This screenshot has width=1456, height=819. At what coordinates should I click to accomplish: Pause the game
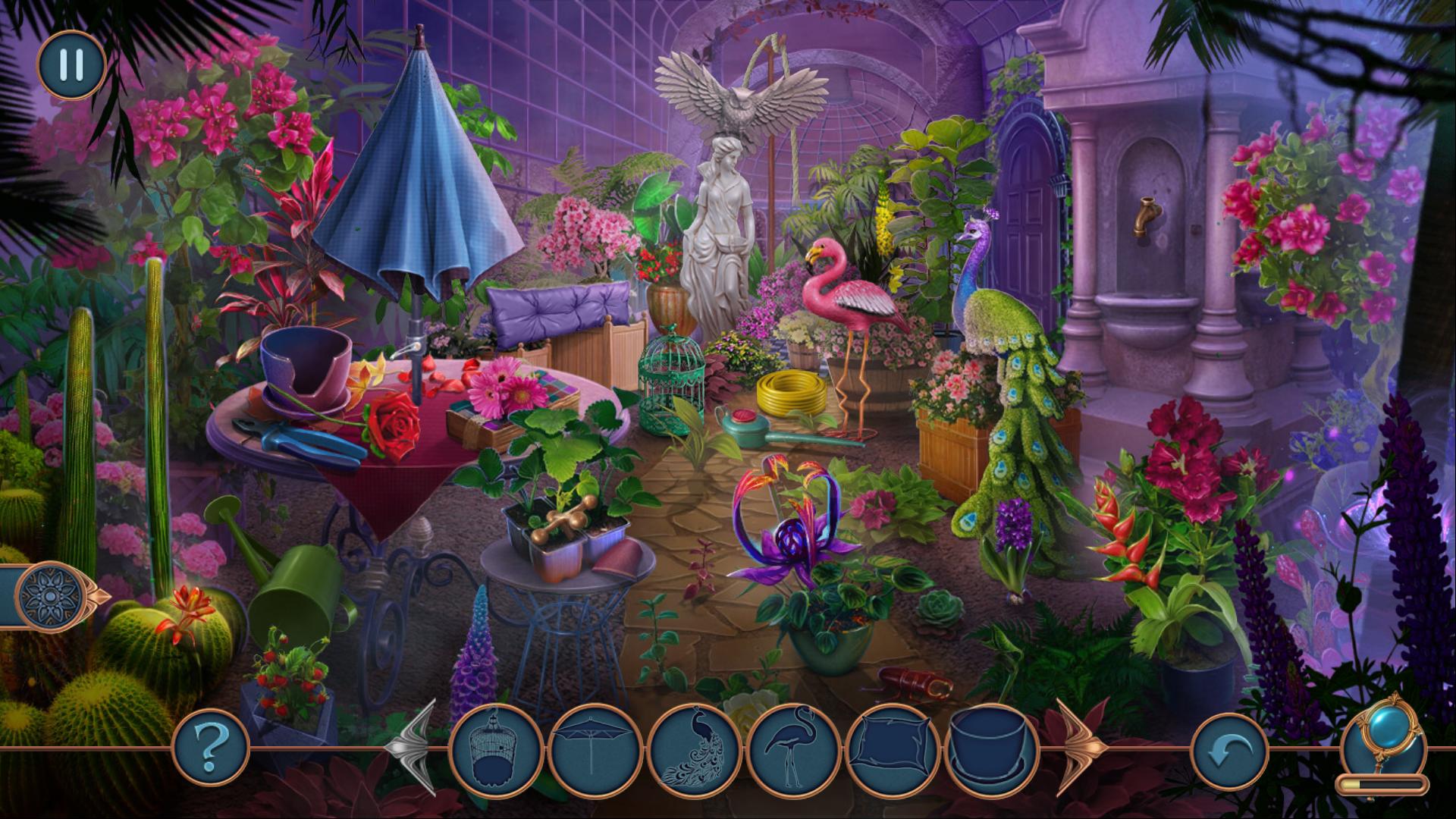[x=71, y=65]
